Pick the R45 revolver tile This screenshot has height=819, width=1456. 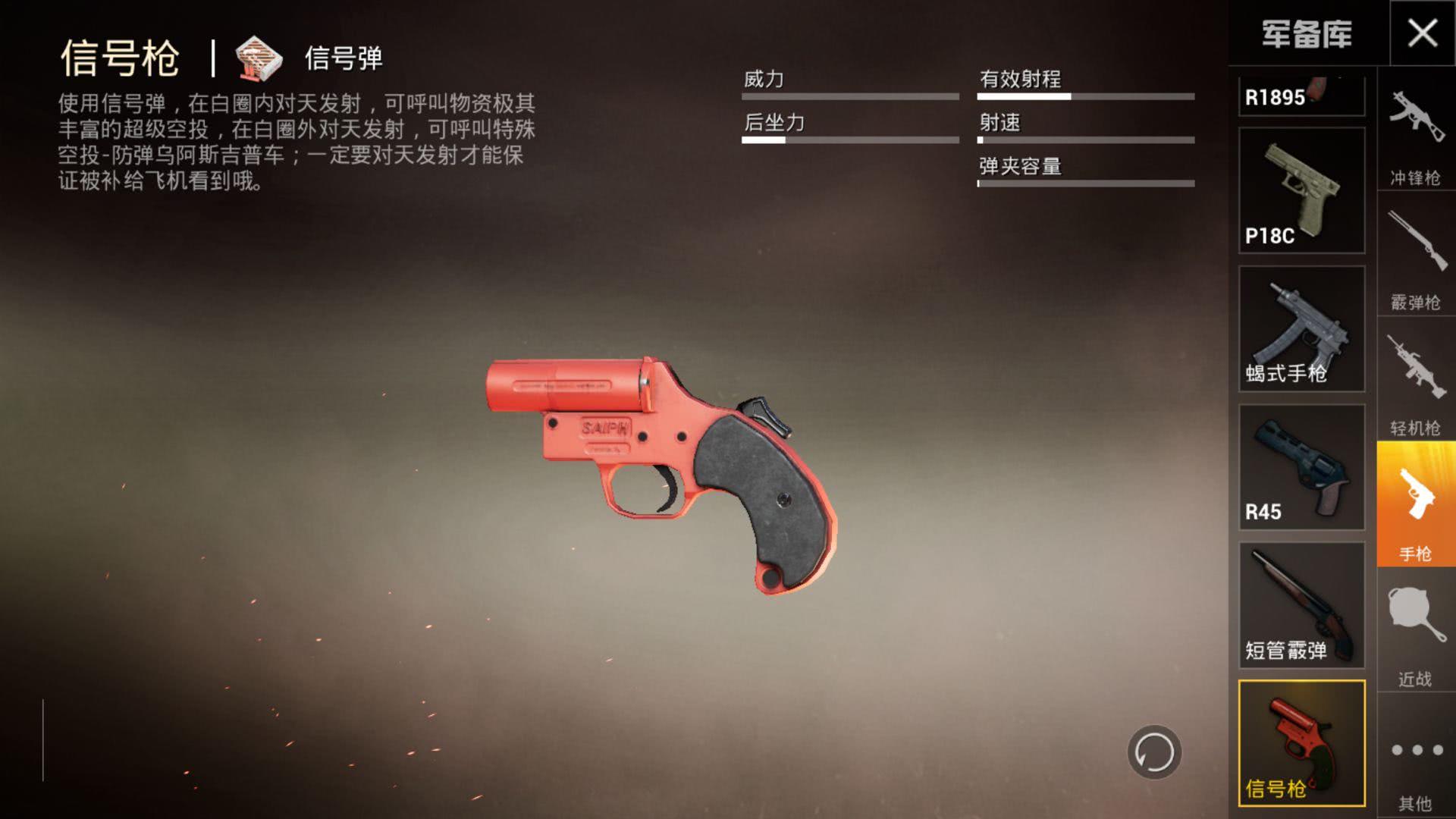(1301, 467)
